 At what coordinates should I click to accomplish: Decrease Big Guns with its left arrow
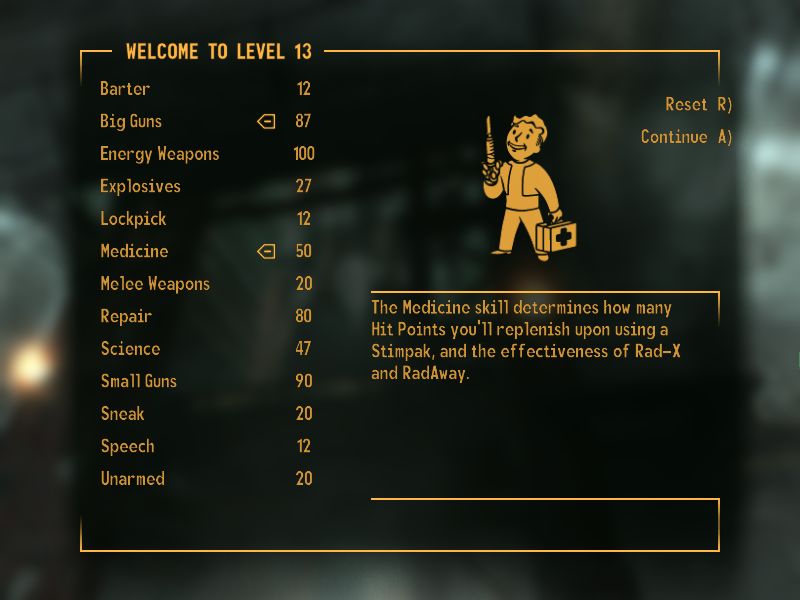click(x=266, y=122)
